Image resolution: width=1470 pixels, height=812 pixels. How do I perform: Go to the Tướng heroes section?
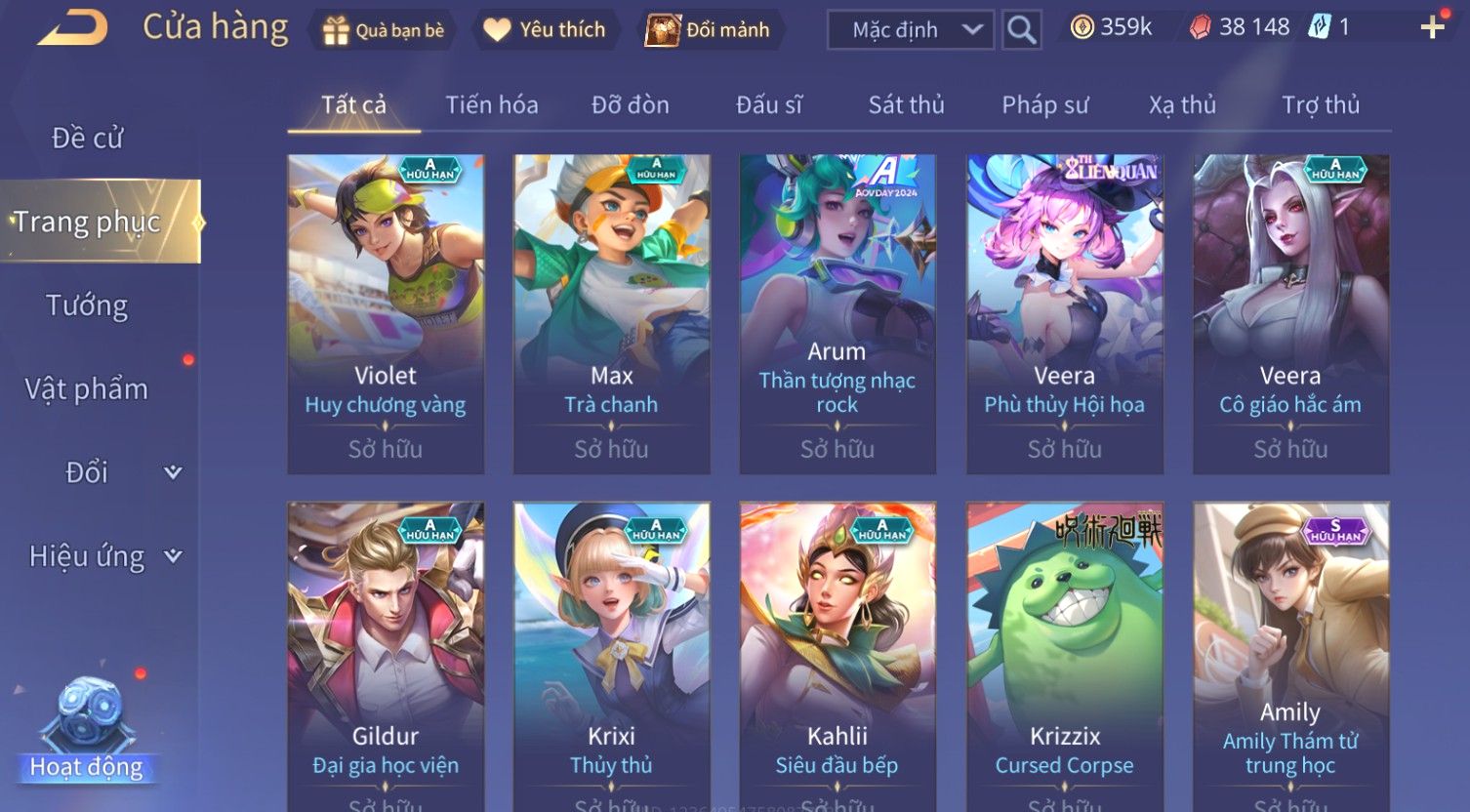(x=87, y=306)
